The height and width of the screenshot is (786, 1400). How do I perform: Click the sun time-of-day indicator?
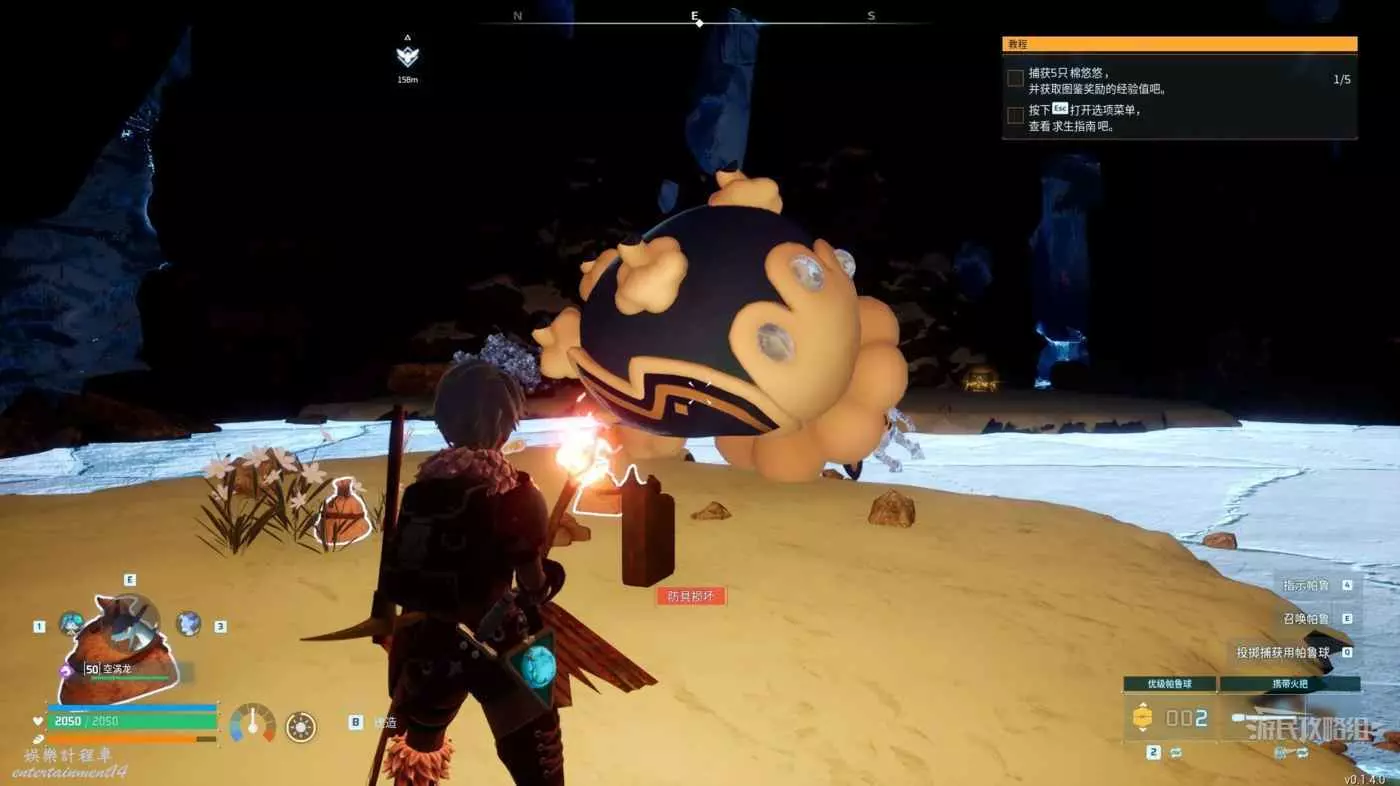pyautogui.click(x=301, y=726)
